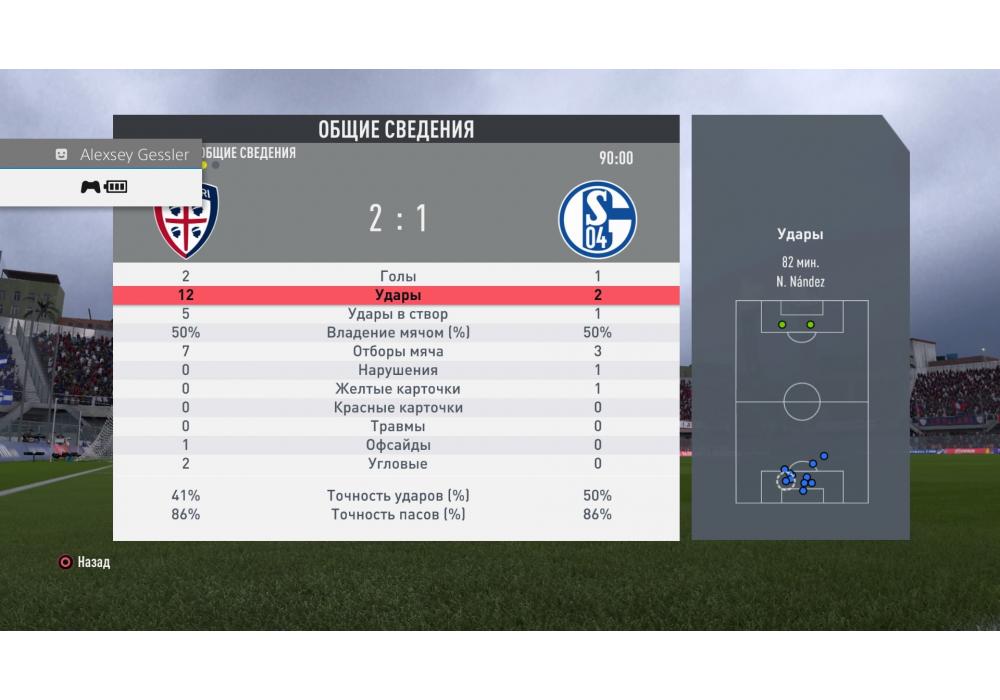Click the shots pitch map diagram

pos(801,401)
